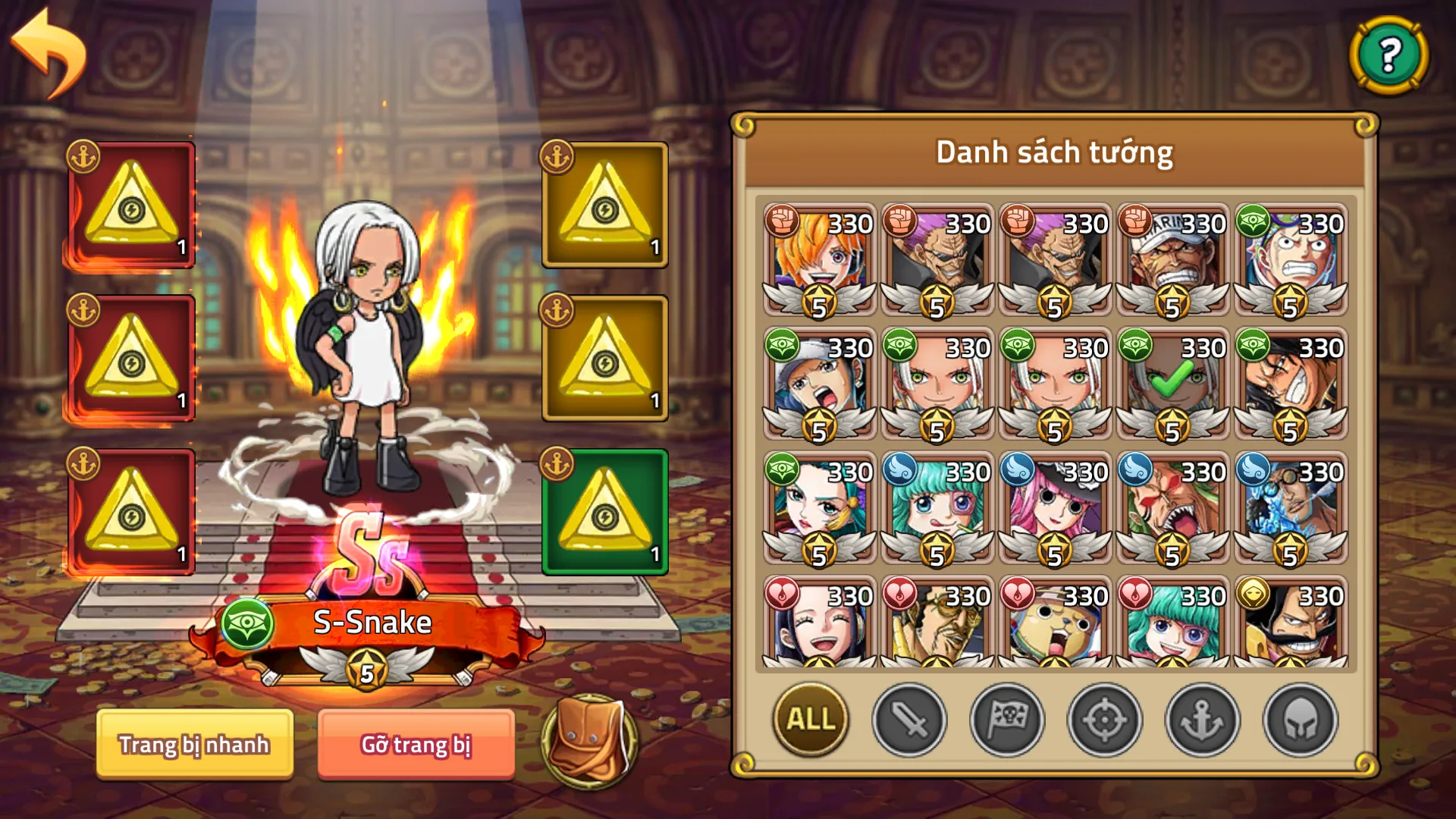Select the sword filter icon
Viewport: 1456px width, 819px height.
click(x=909, y=721)
